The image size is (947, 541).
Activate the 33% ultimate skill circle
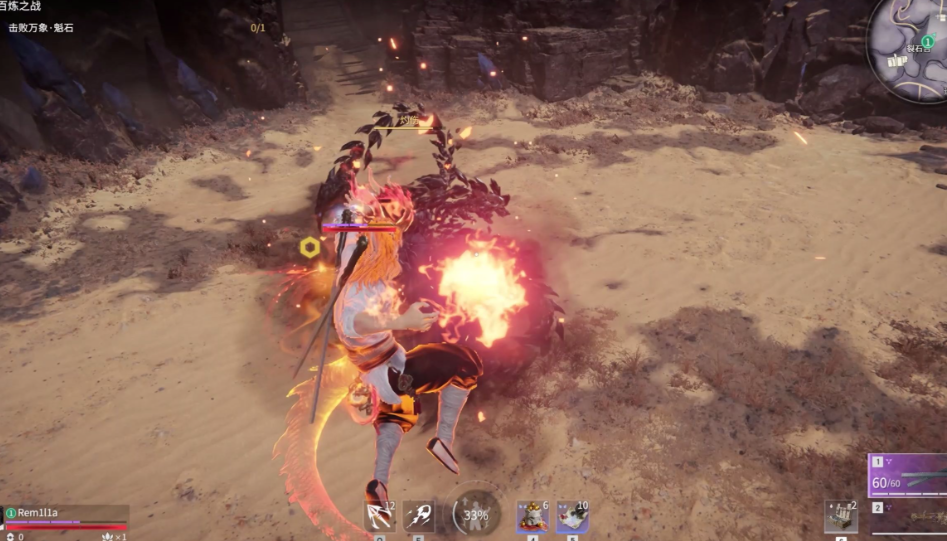coord(475,515)
